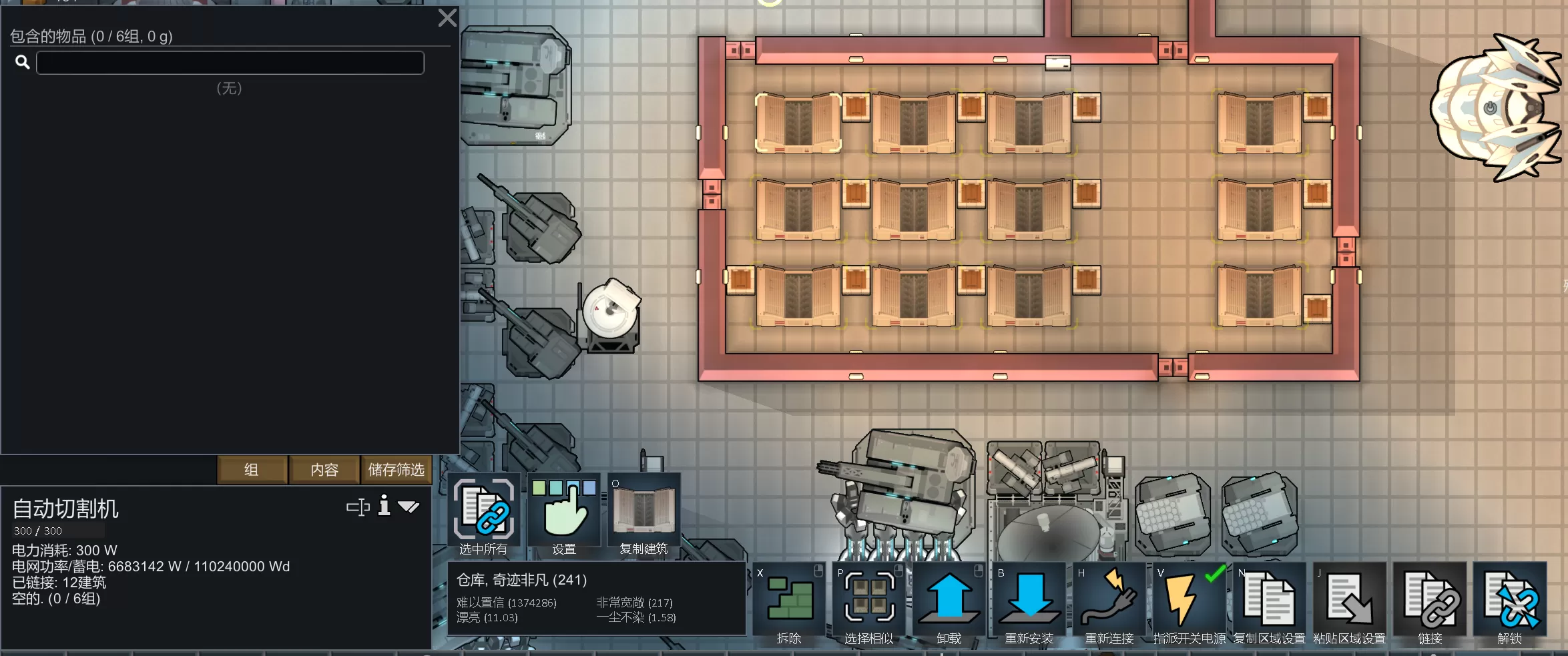The height and width of the screenshot is (656, 1568).
Task: Click the downward arrow icon beside info
Action: click(409, 507)
